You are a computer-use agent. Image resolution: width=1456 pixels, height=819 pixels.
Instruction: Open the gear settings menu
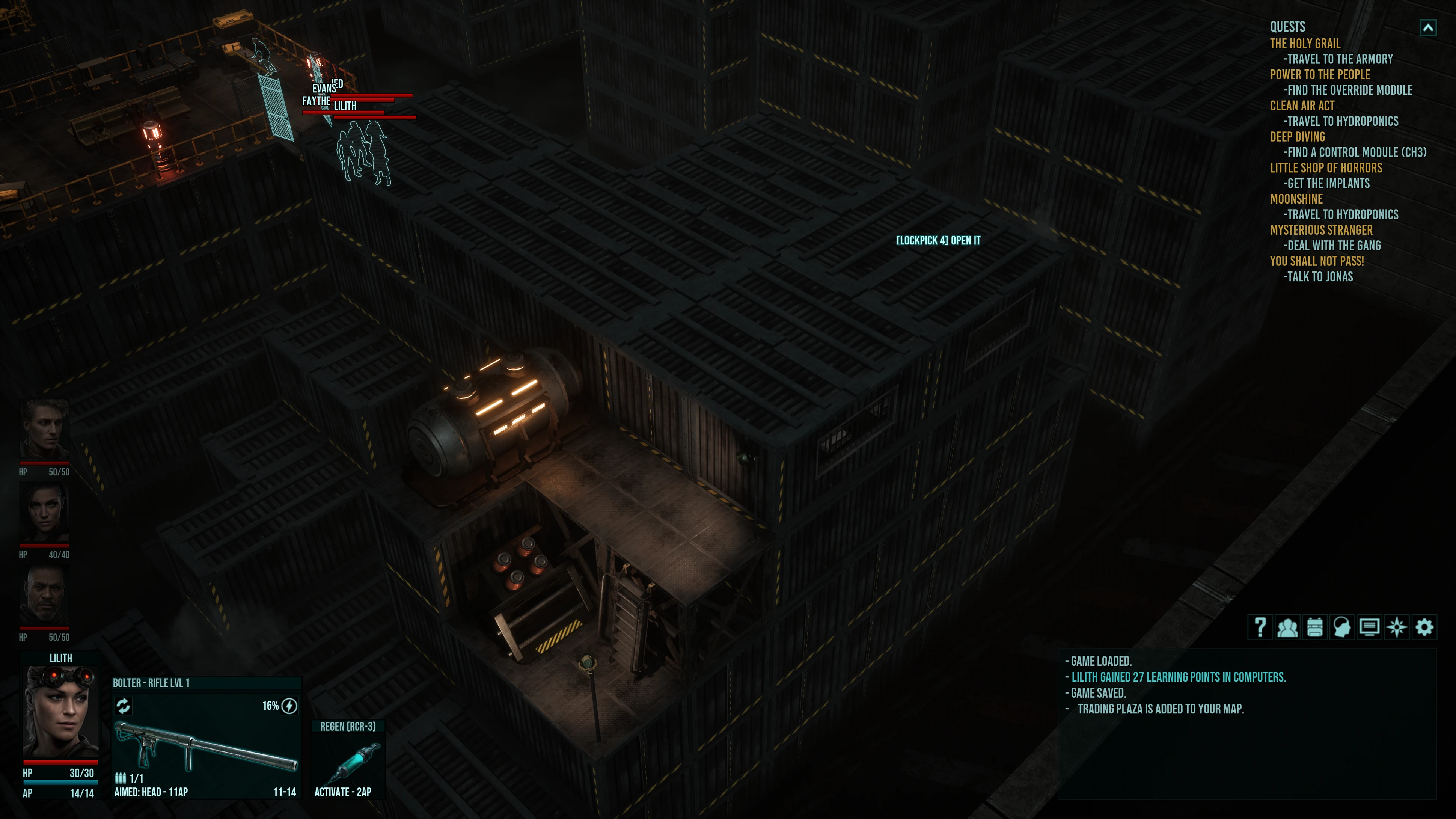click(x=1424, y=627)
